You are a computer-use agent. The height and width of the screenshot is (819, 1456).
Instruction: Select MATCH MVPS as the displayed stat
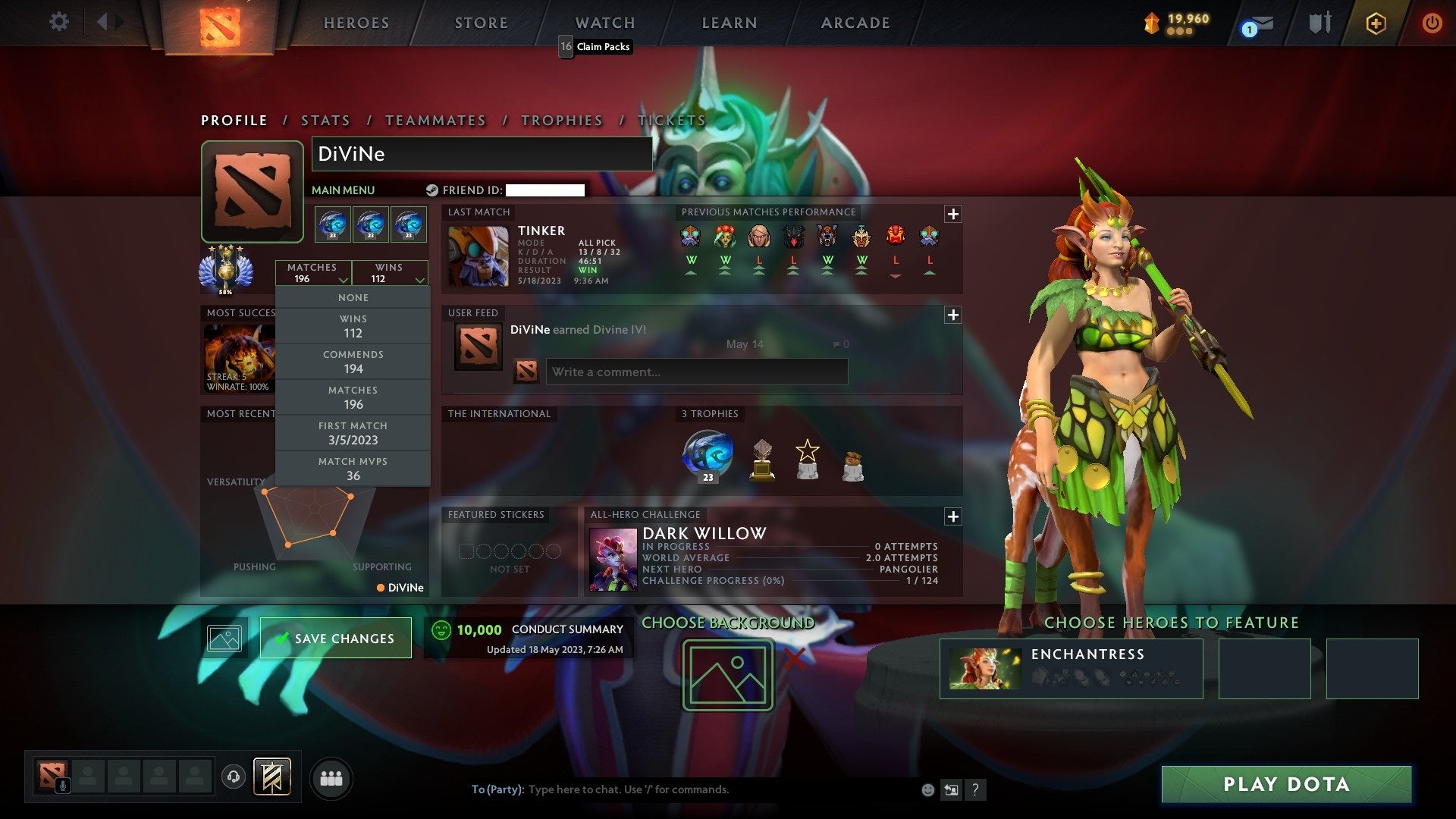pos(353,468)
